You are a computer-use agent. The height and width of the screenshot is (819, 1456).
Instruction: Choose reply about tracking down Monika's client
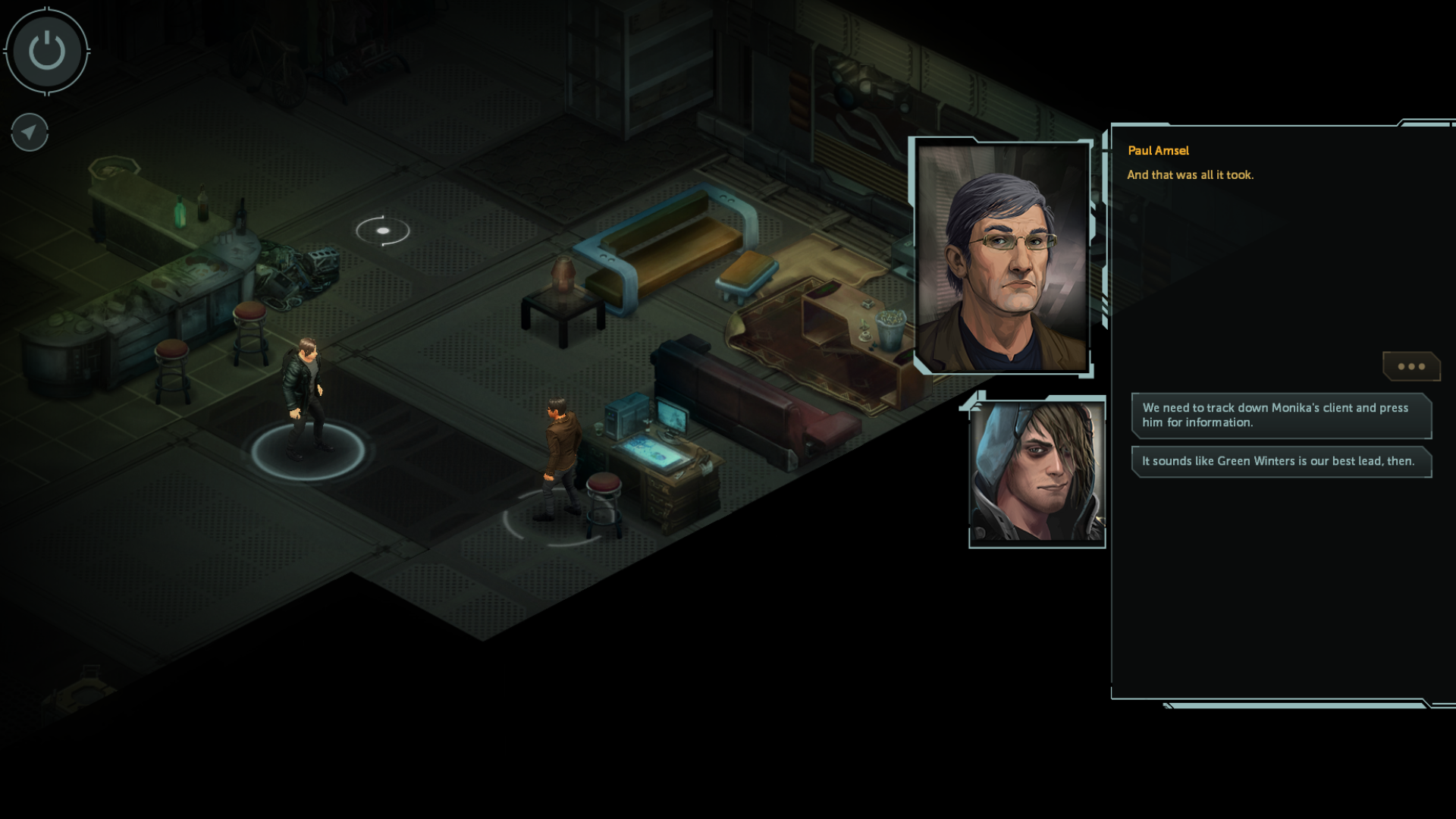point(1281,415)
